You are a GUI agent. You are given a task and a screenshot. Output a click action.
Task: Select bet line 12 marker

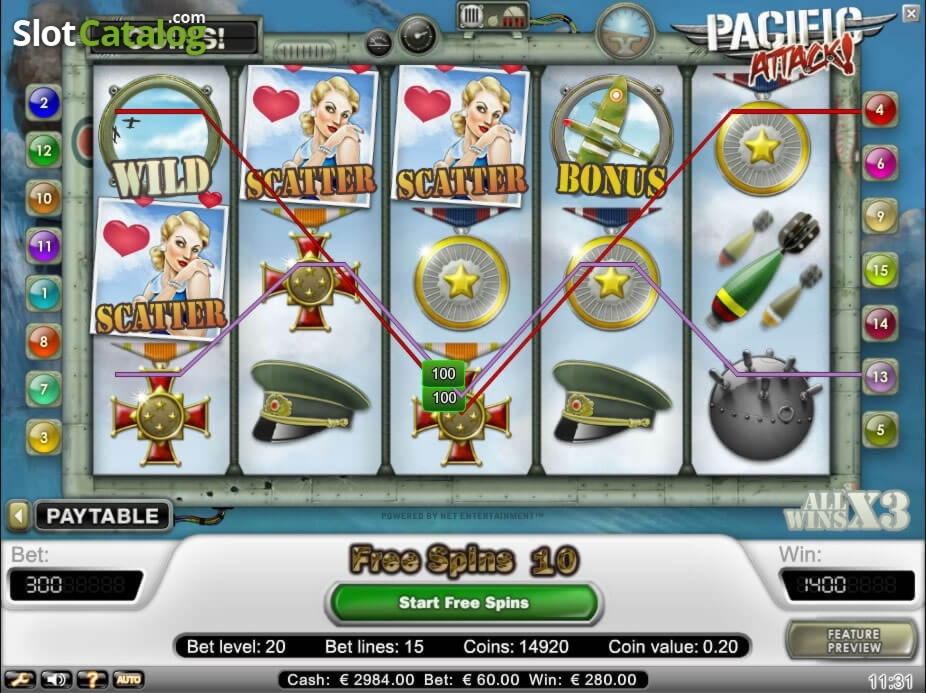coord(44,151)
